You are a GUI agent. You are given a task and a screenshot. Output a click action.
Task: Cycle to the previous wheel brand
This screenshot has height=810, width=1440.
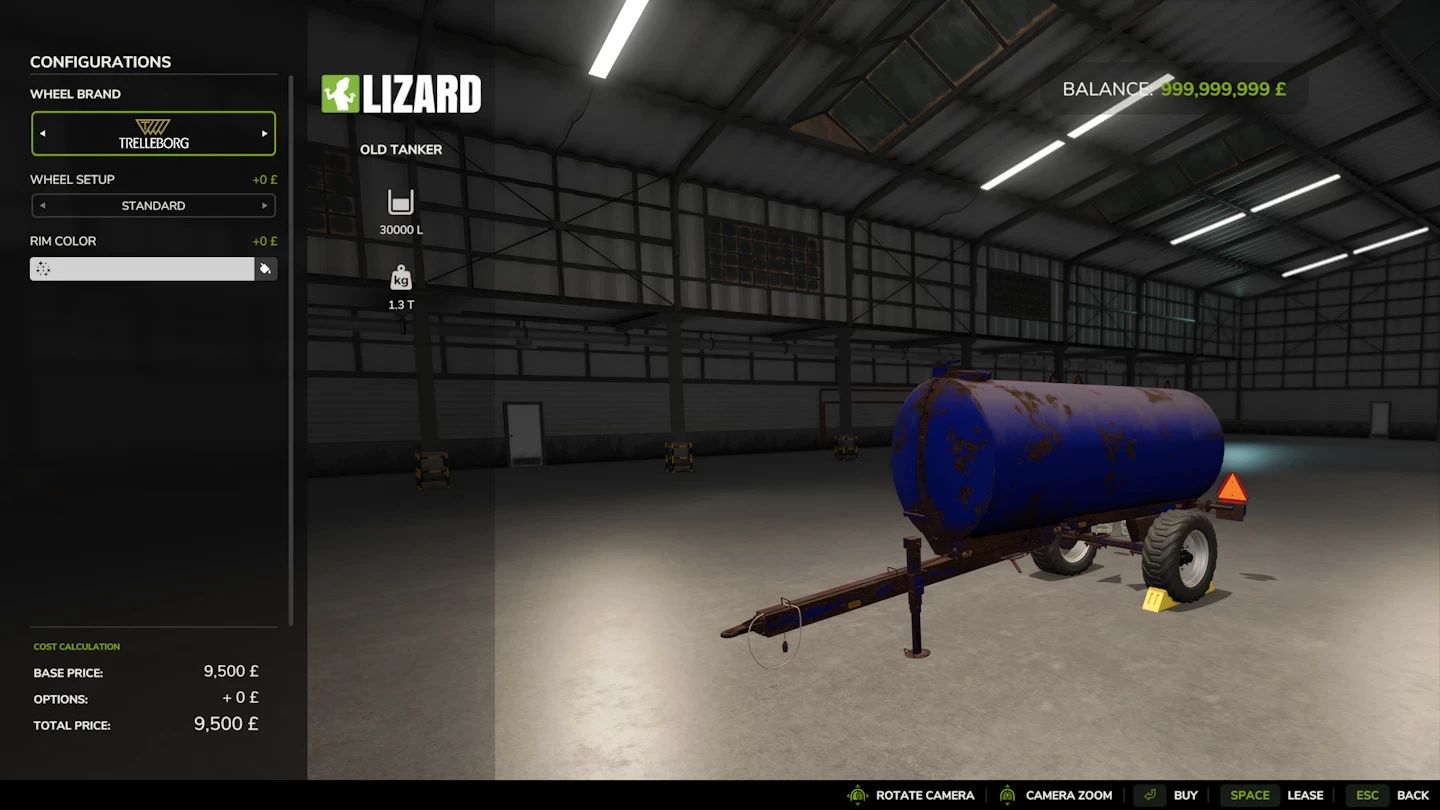coord(42,133)
